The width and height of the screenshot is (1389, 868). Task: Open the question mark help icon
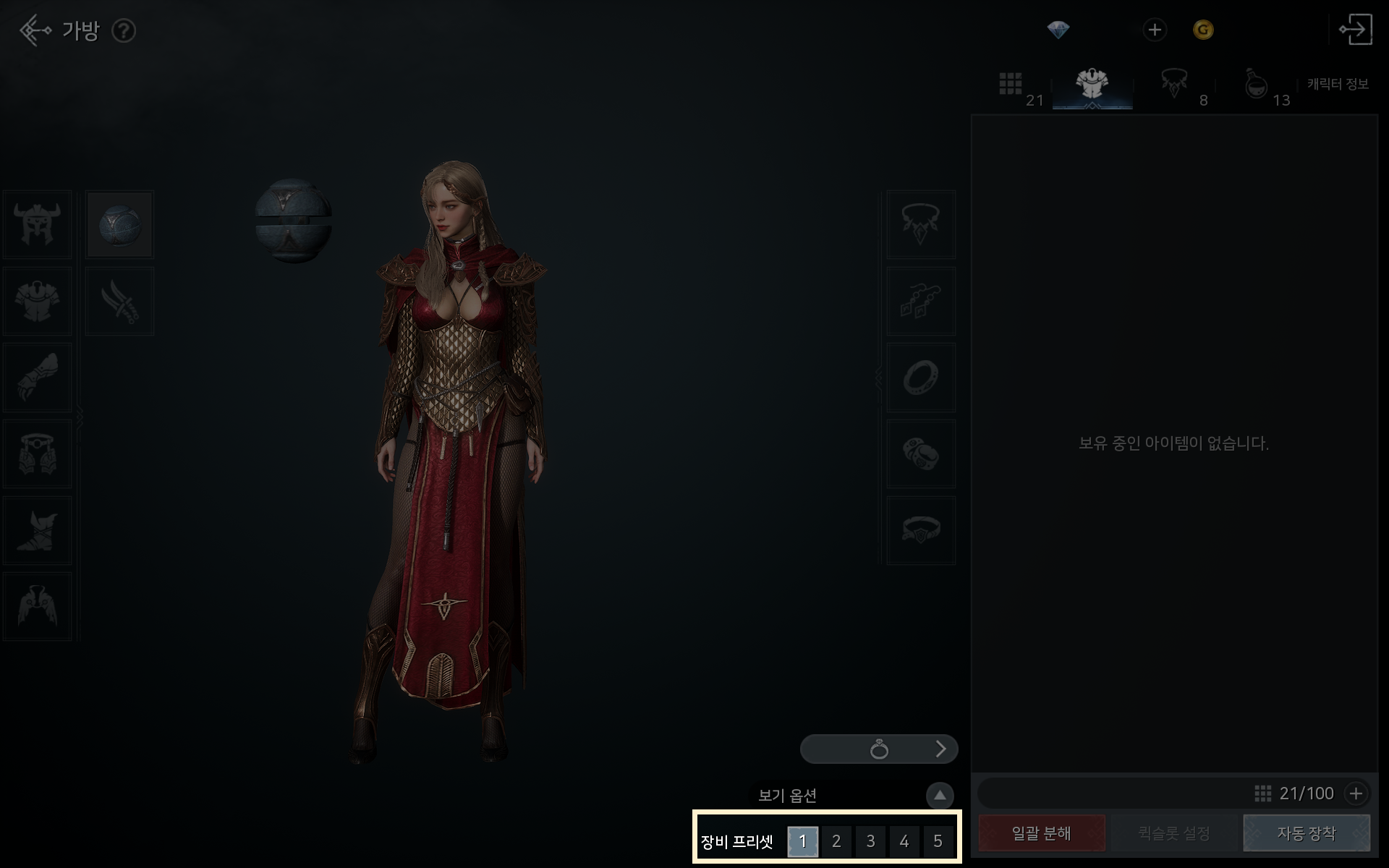124,31
